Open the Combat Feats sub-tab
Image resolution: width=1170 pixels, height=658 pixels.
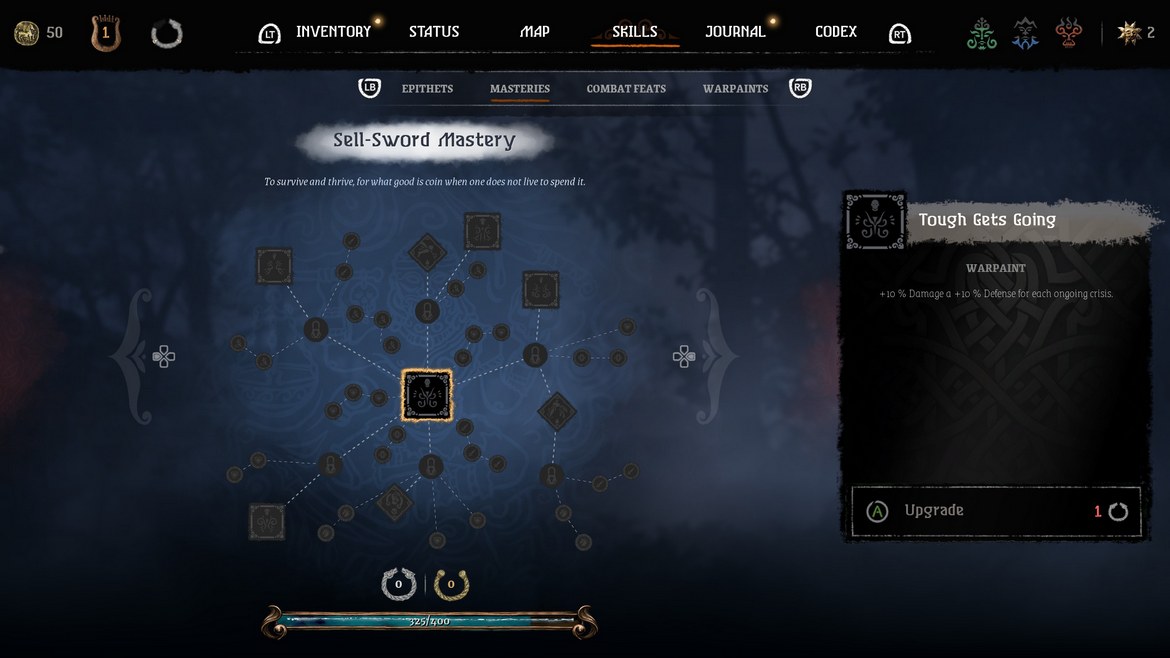click(626, 89)
